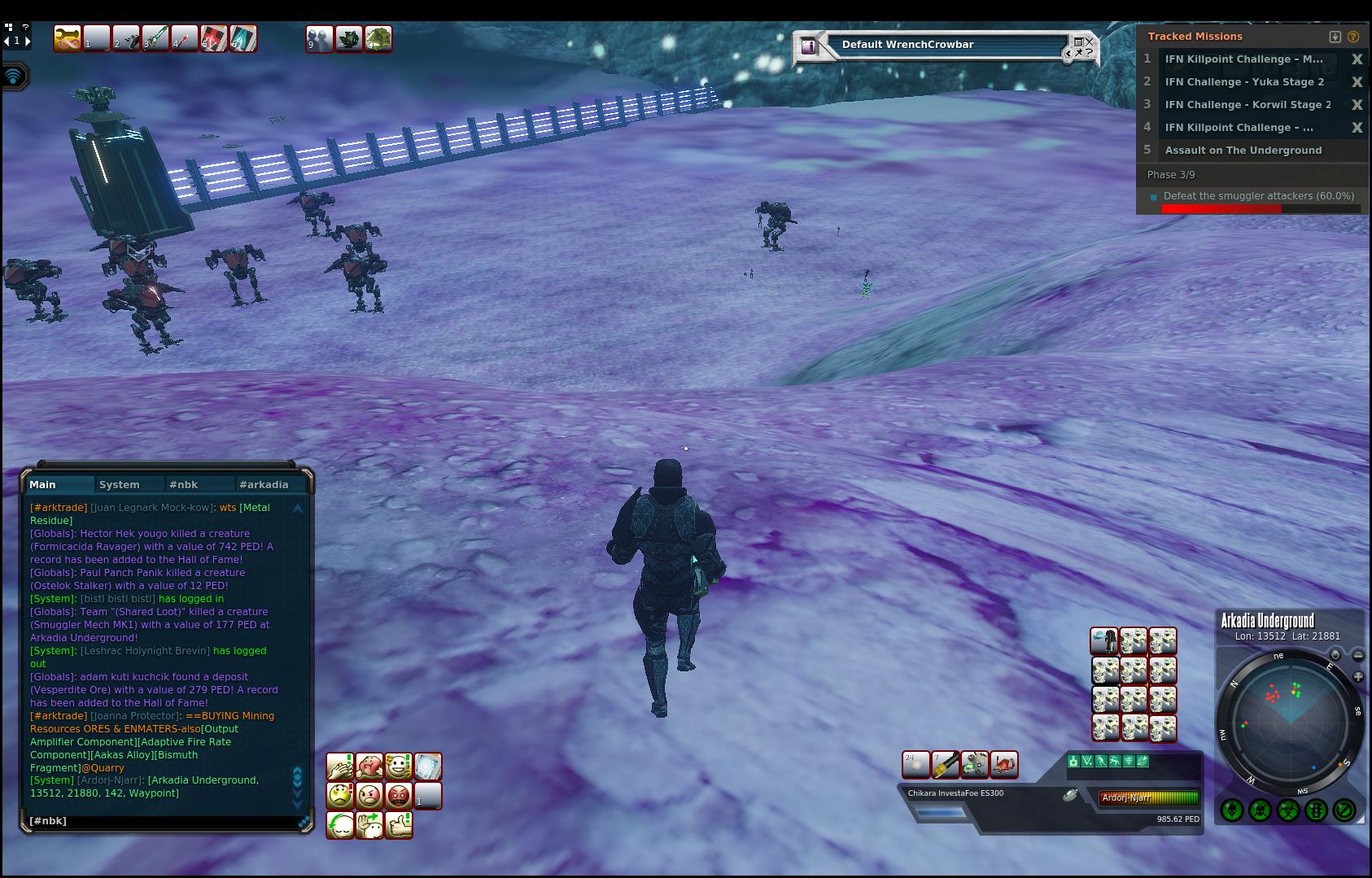Zoom out the radar with minus button

(1358, 656)
